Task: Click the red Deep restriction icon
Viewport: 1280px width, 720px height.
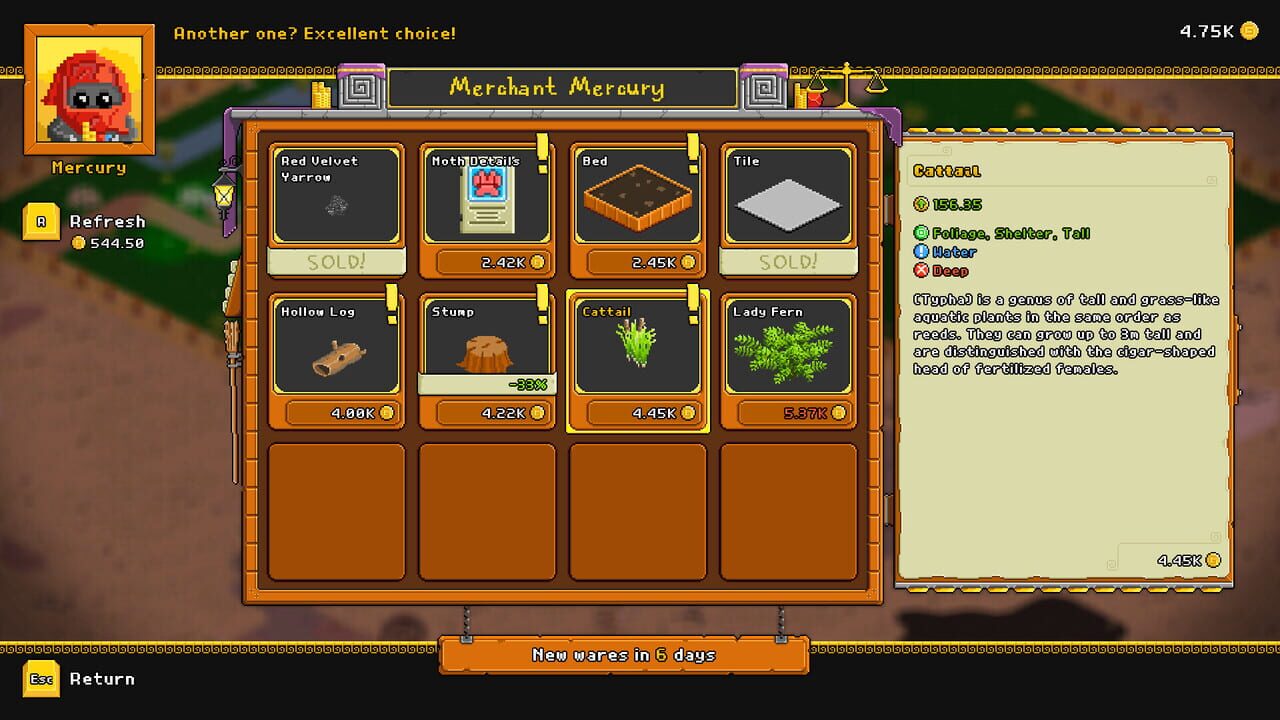Action: pyautogui.click(x=922, y=270)
